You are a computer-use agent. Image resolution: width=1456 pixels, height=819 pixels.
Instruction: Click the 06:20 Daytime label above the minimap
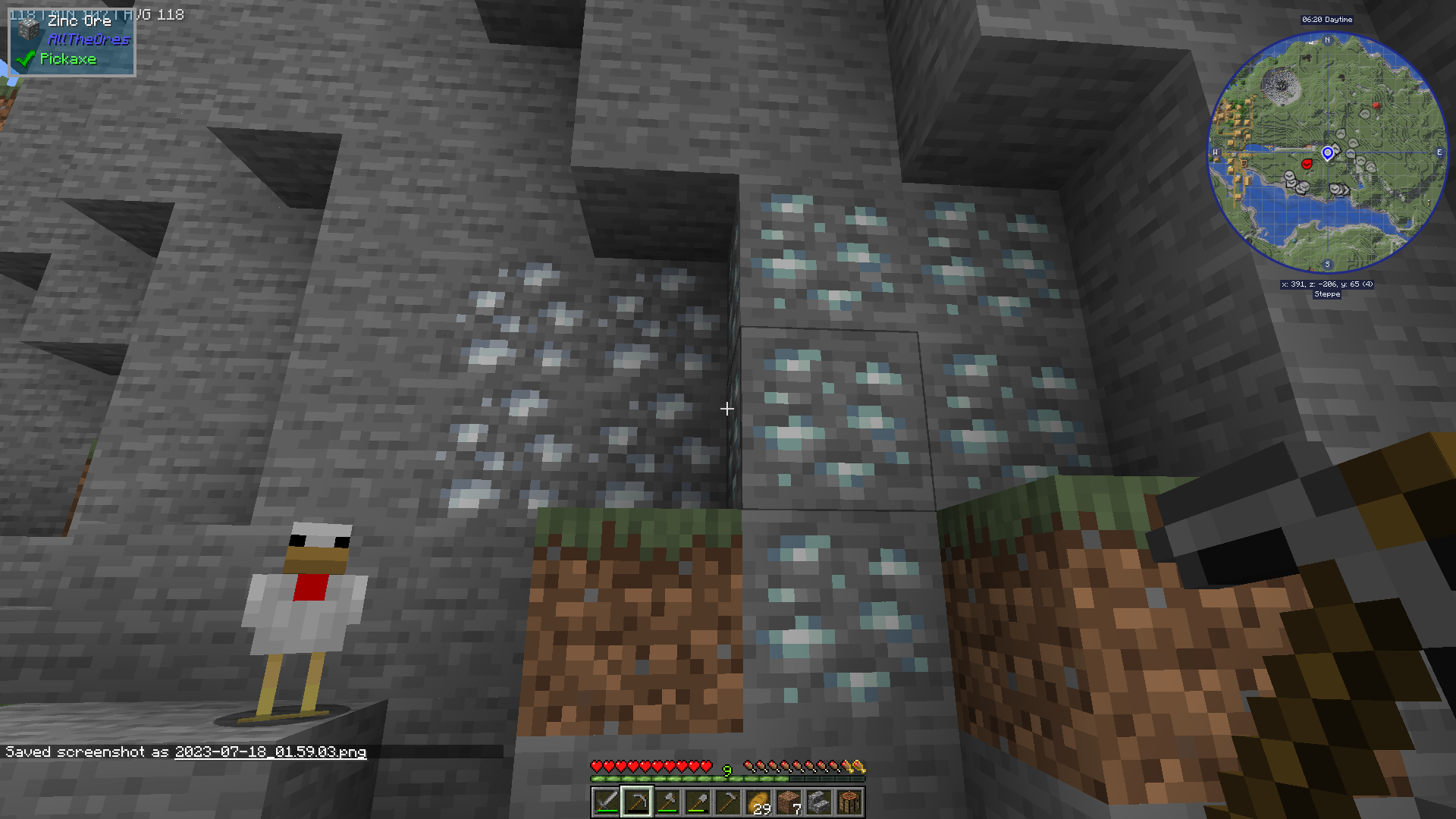1327,20
